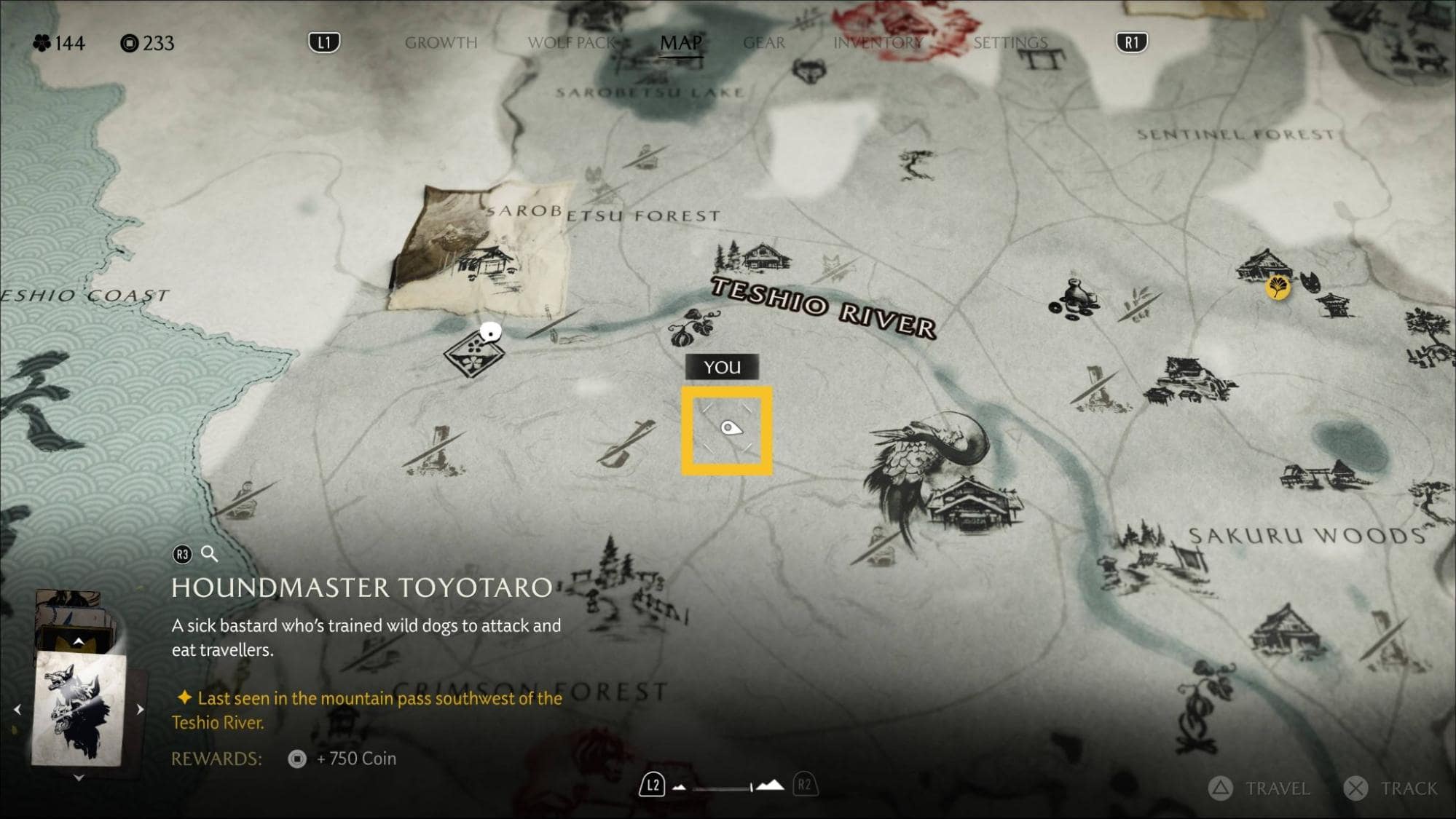
Task: Open the Inventory tab
Action: (x=878, y=43)
